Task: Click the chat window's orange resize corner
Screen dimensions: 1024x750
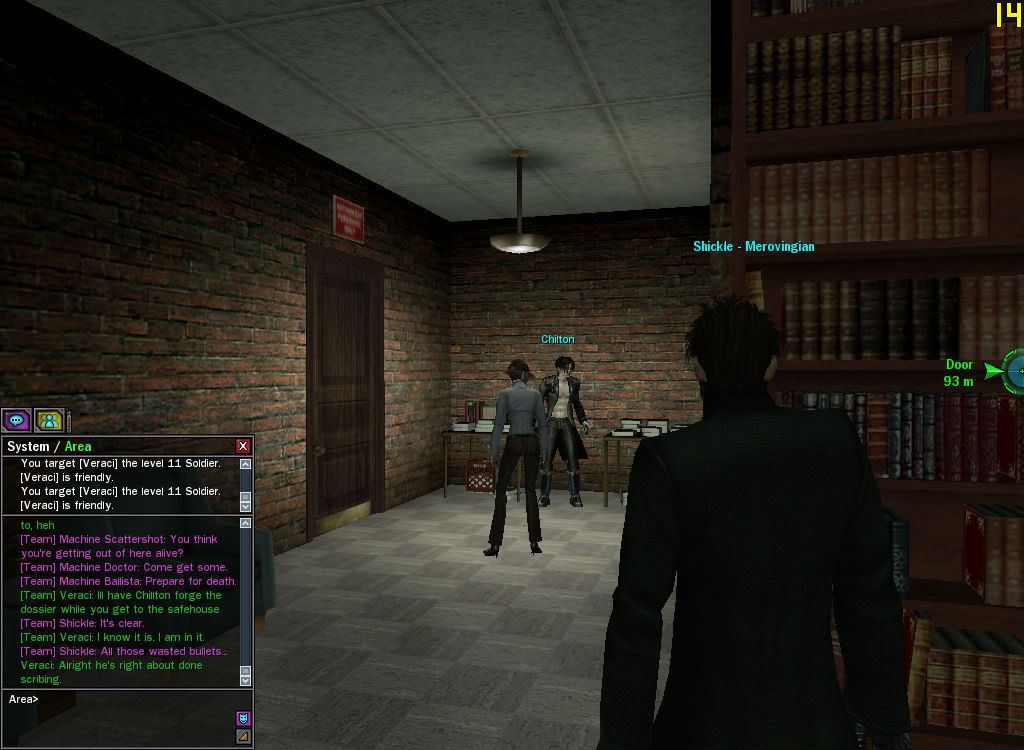Action: [x=242, y=737]
